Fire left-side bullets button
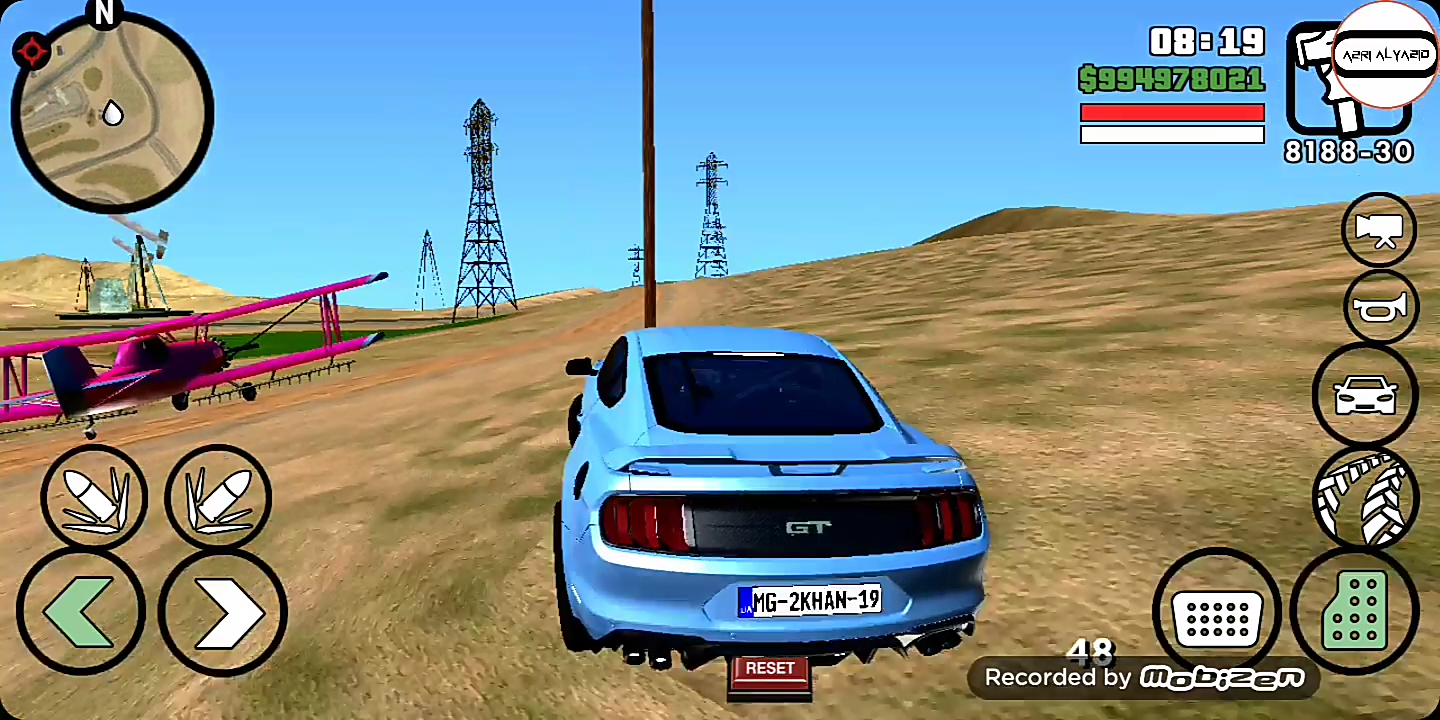1440x720 pixels. [93, 497]
